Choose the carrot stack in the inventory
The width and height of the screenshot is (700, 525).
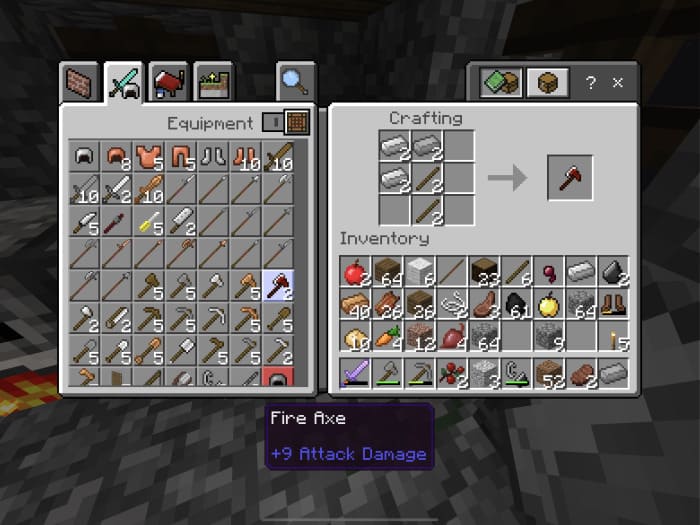pyautogui.click(x=388, y=337)
